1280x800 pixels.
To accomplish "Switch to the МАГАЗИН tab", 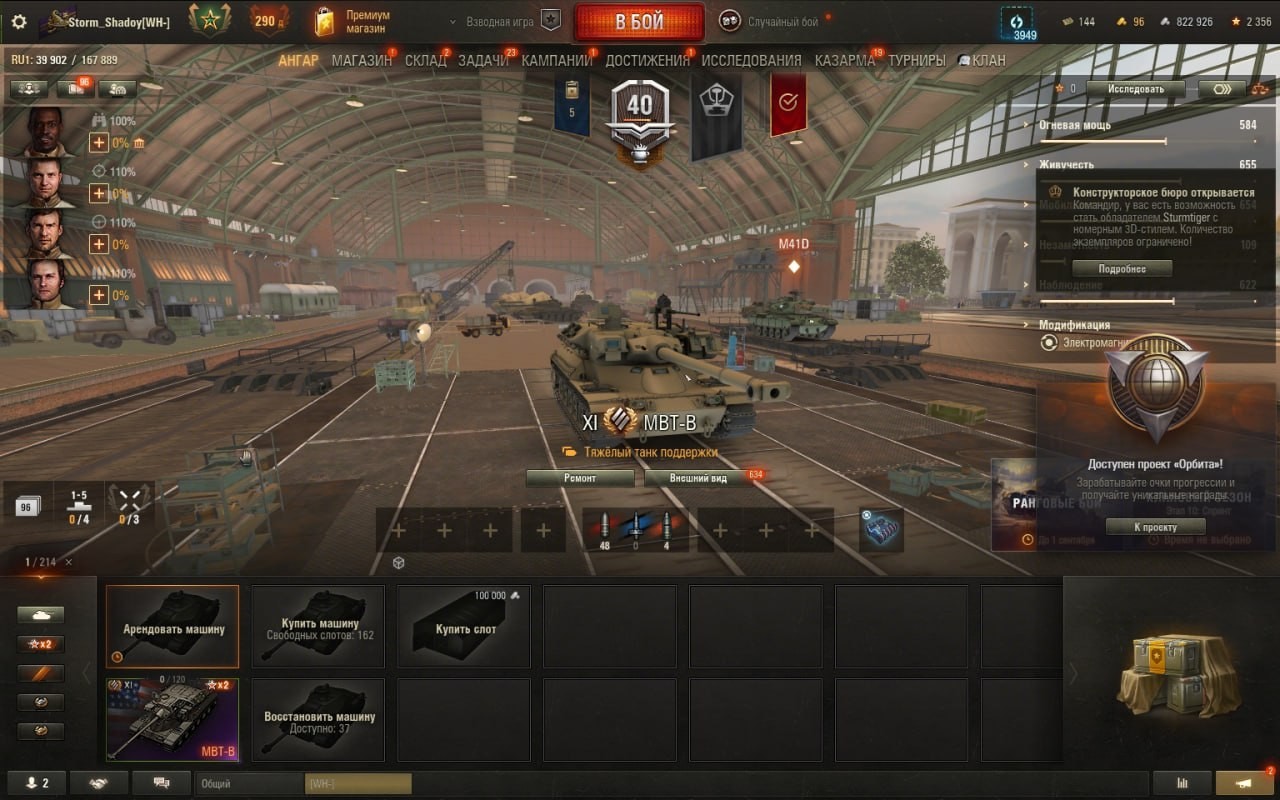I will (361, 60).
